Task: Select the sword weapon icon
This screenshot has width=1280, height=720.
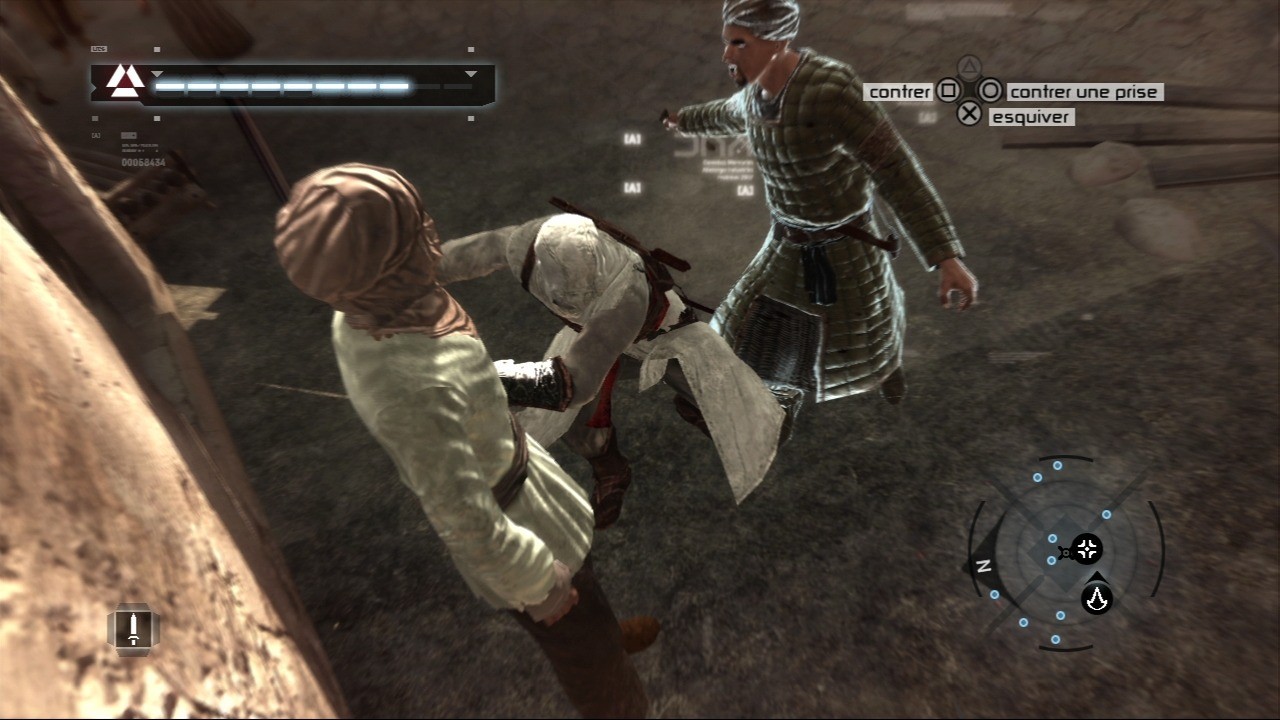Action: [x=133, y=629]
